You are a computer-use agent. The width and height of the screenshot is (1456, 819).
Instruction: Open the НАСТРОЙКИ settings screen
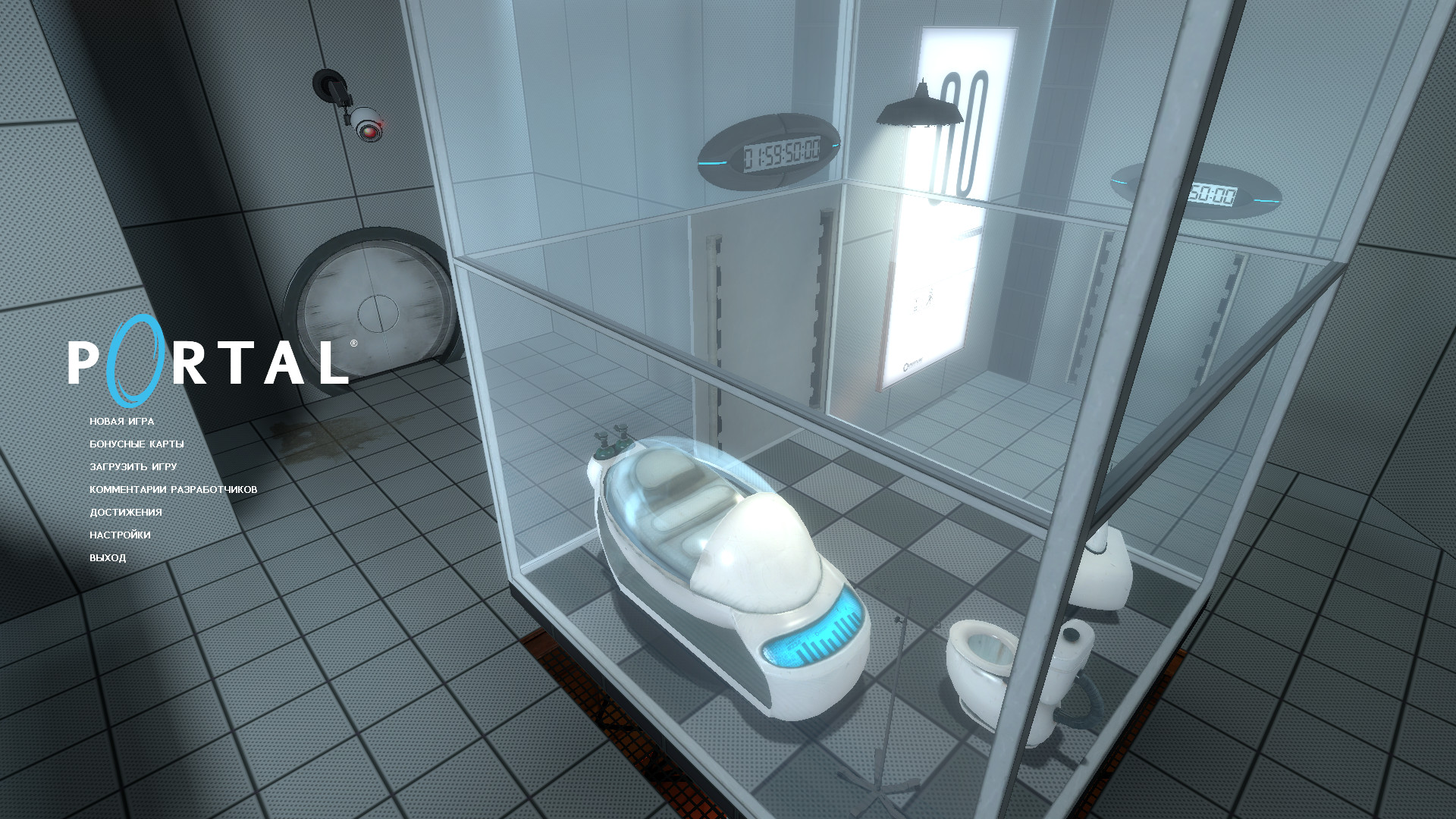[x=121, y=535]
